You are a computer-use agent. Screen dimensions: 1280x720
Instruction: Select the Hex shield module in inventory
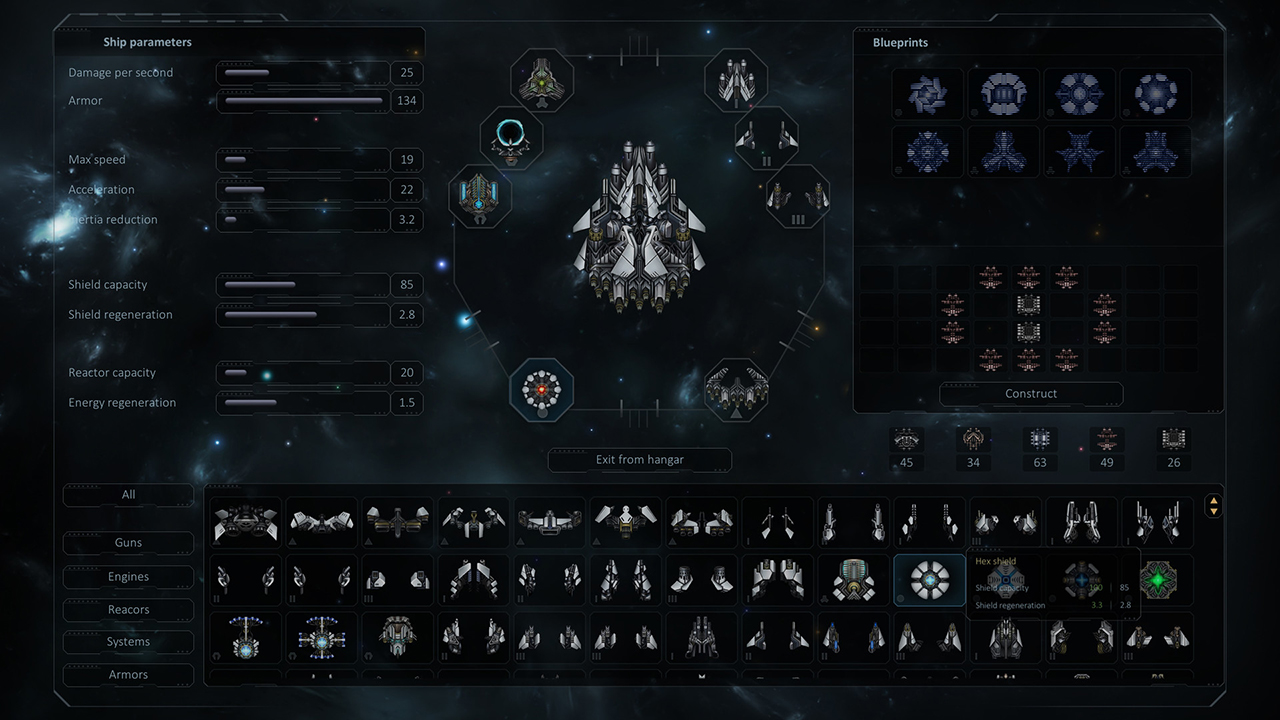tap(929, 580)
